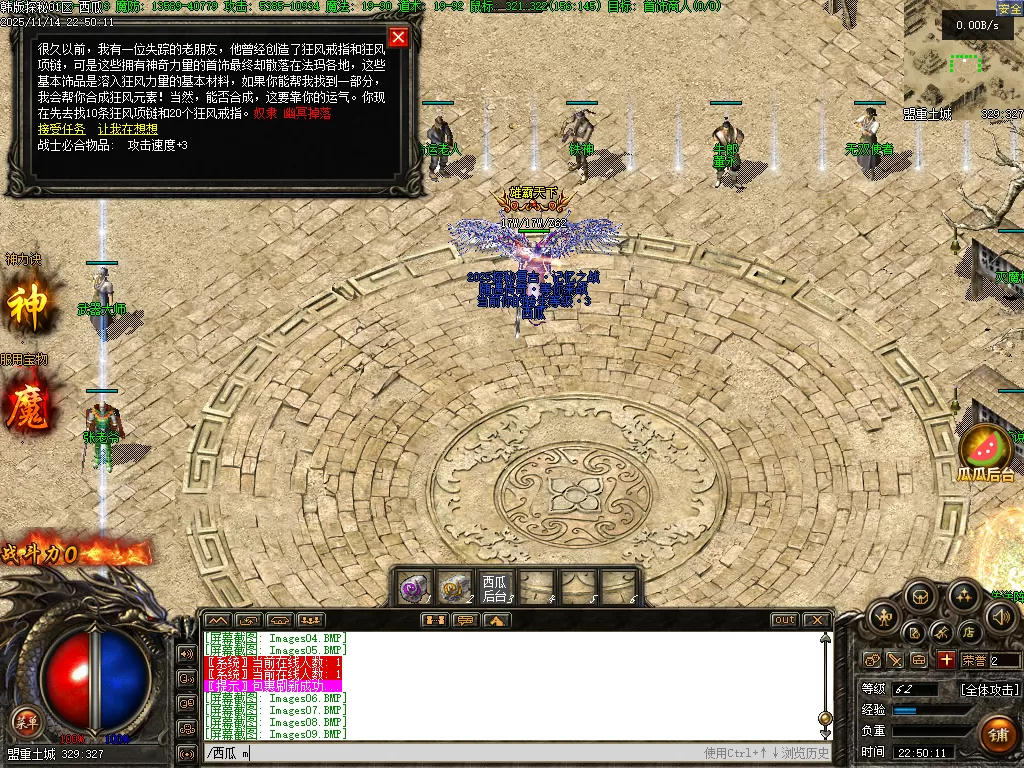Click the red plus button beside 荣誉
Image resolution: width=1024 pixels, height=768 pixels.
pyautogui.click(x=946, y=660)
